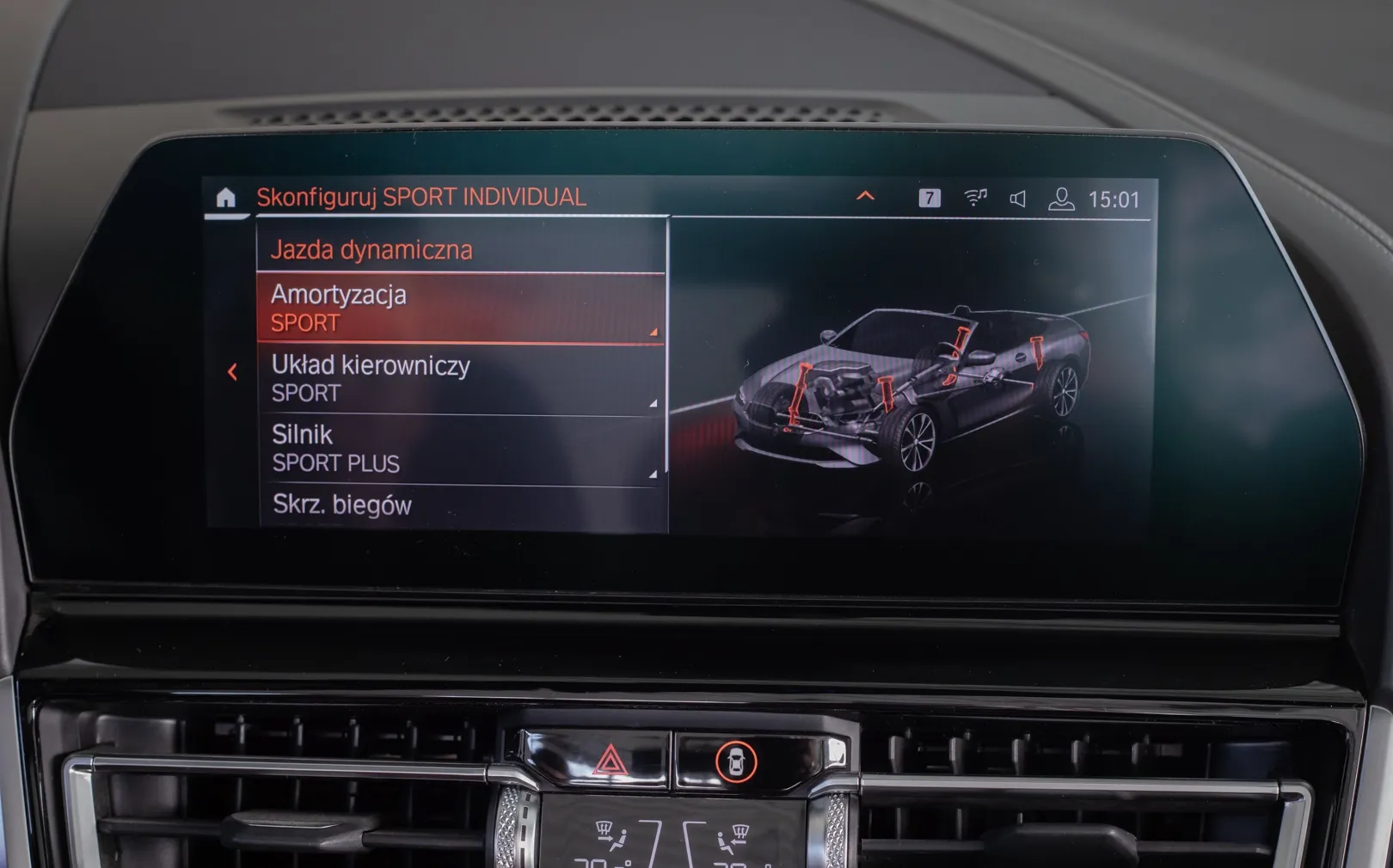Tap the speaker volume icon
The width and height of the screenshot is (1393, 868).
1018,199
